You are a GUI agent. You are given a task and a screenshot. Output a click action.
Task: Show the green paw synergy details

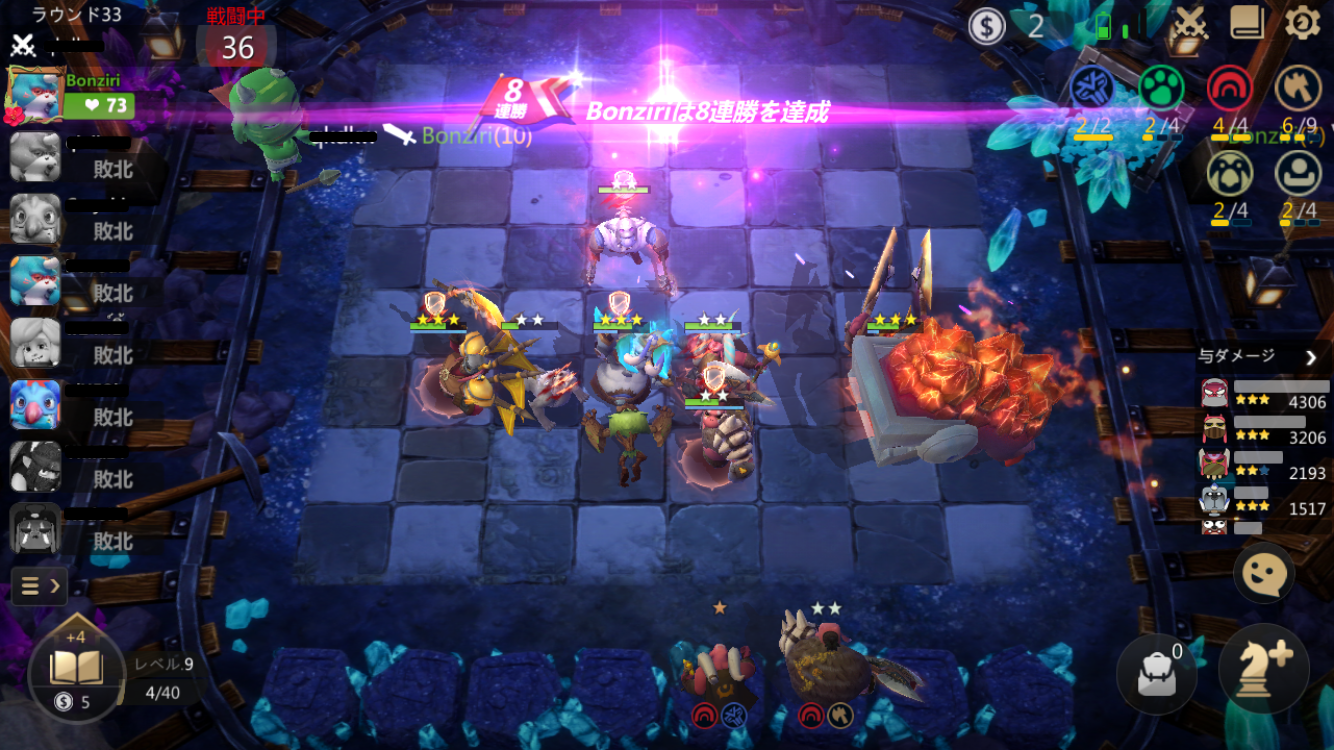(x=1161, y=89)
